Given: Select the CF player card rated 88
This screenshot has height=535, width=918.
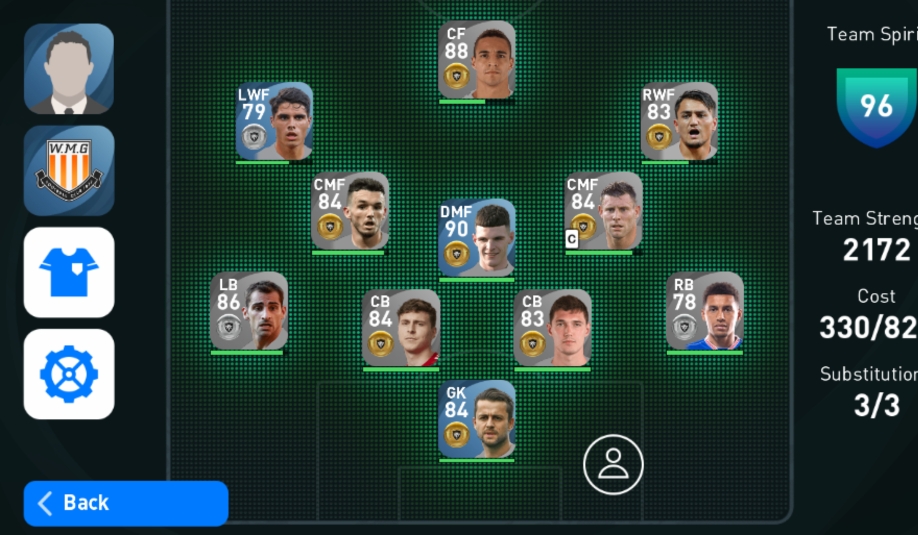Looking at the screenshot, I should 477,60.
